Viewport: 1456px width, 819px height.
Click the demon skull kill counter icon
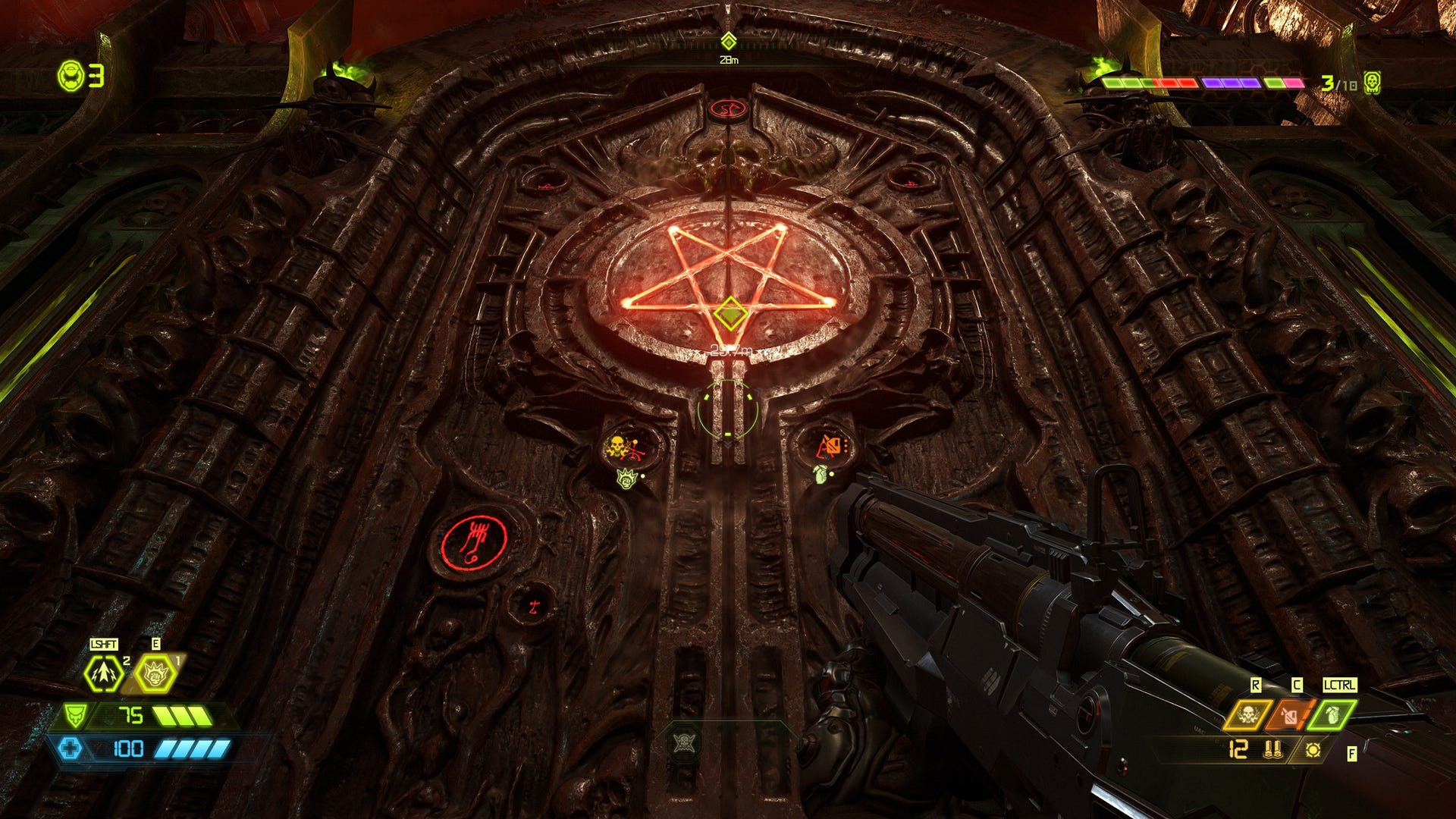[1371, 83]
